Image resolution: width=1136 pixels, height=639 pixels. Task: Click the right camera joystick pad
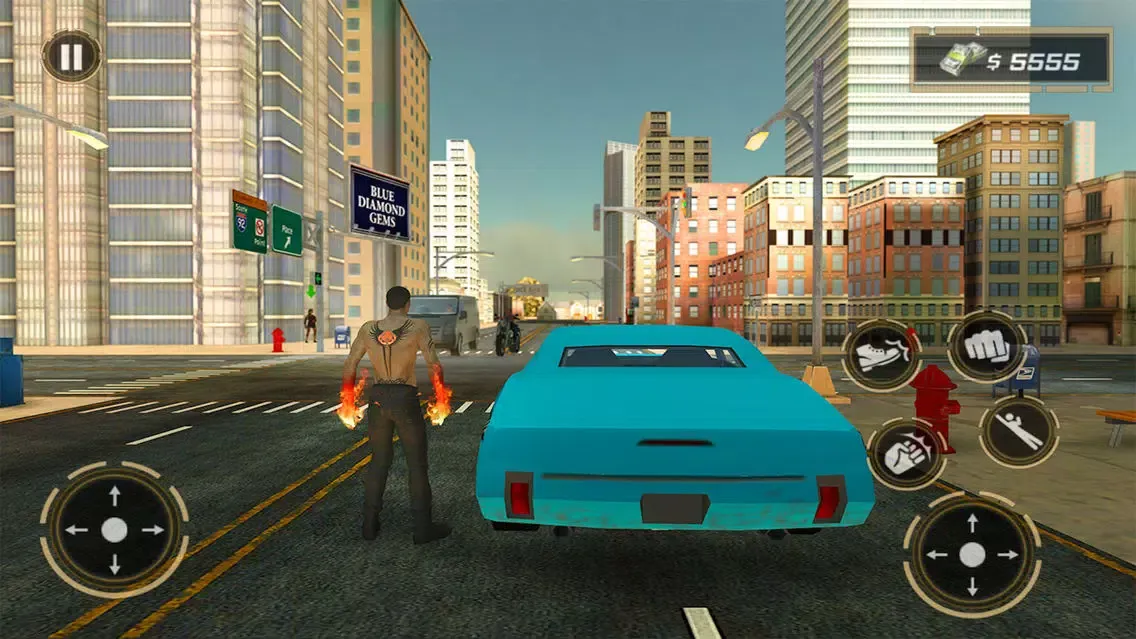click(972, 555)
